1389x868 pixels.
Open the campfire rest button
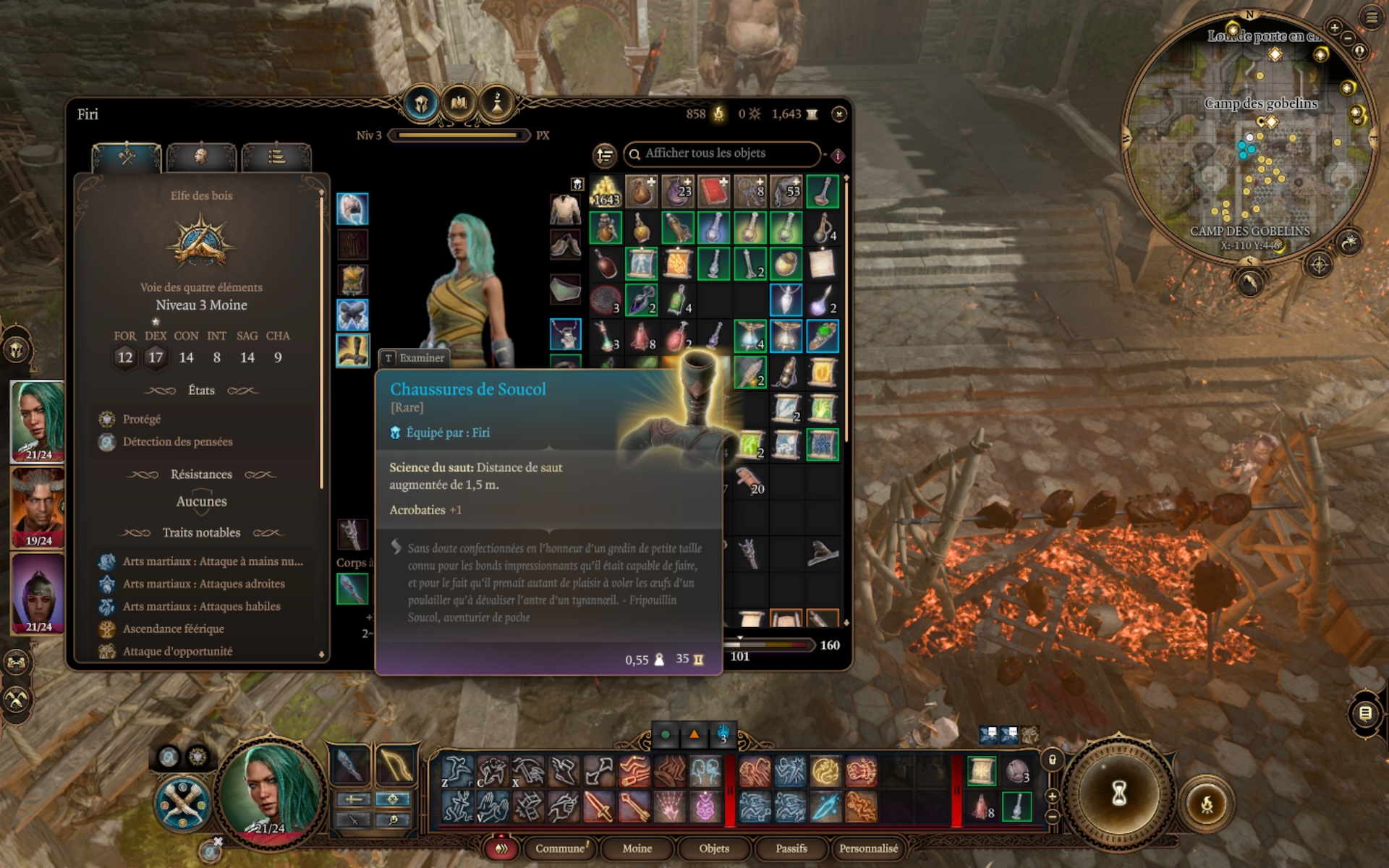[x=1207, y=804]
